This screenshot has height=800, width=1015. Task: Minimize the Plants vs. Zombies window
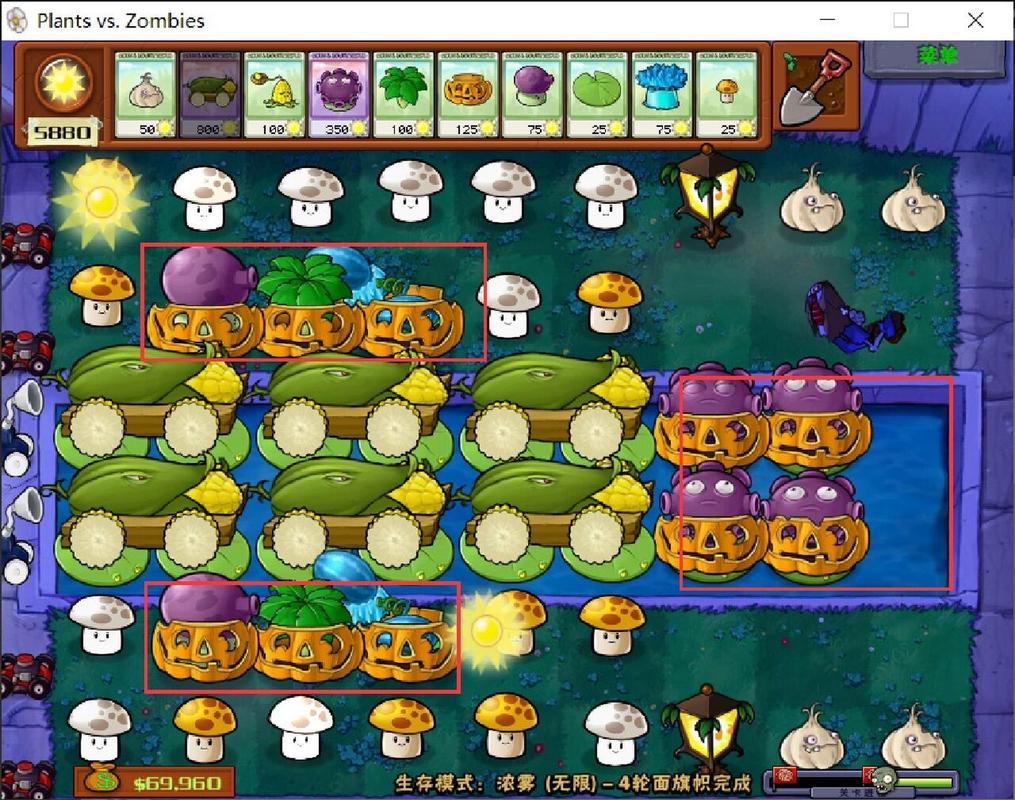(828, 20)
